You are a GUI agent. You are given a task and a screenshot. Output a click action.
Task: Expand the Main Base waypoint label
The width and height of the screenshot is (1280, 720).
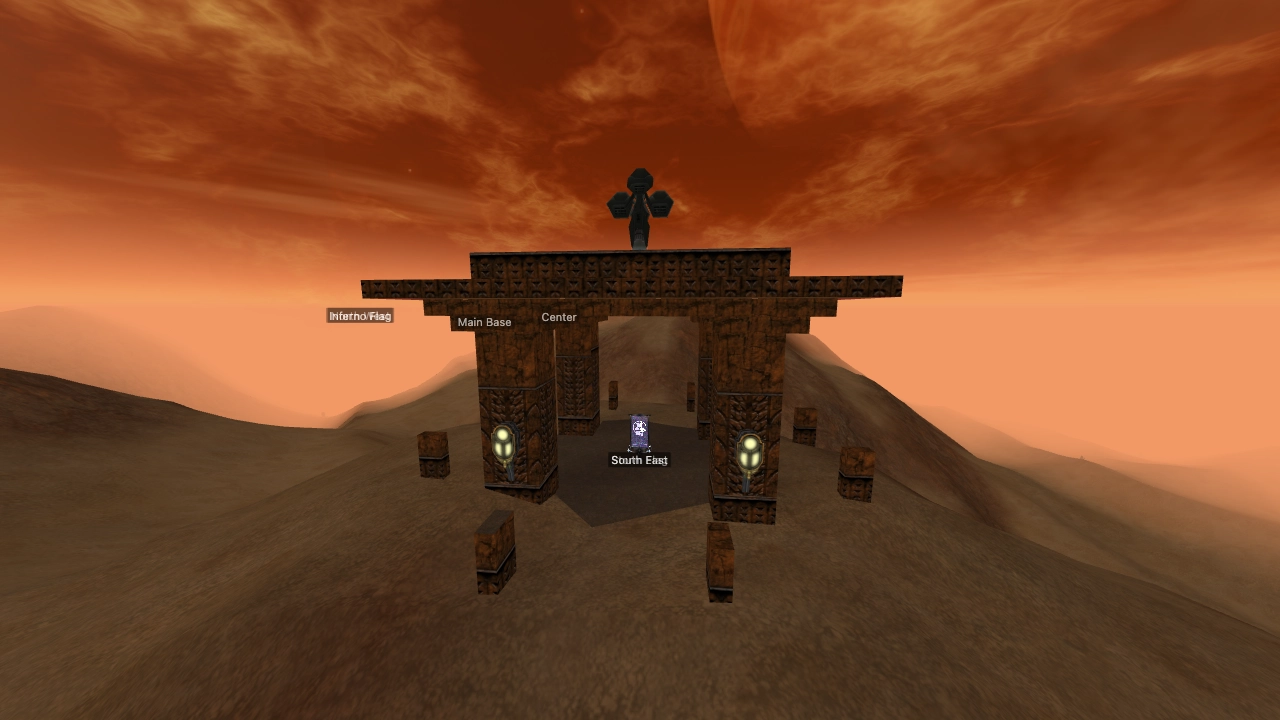point(485,322)
